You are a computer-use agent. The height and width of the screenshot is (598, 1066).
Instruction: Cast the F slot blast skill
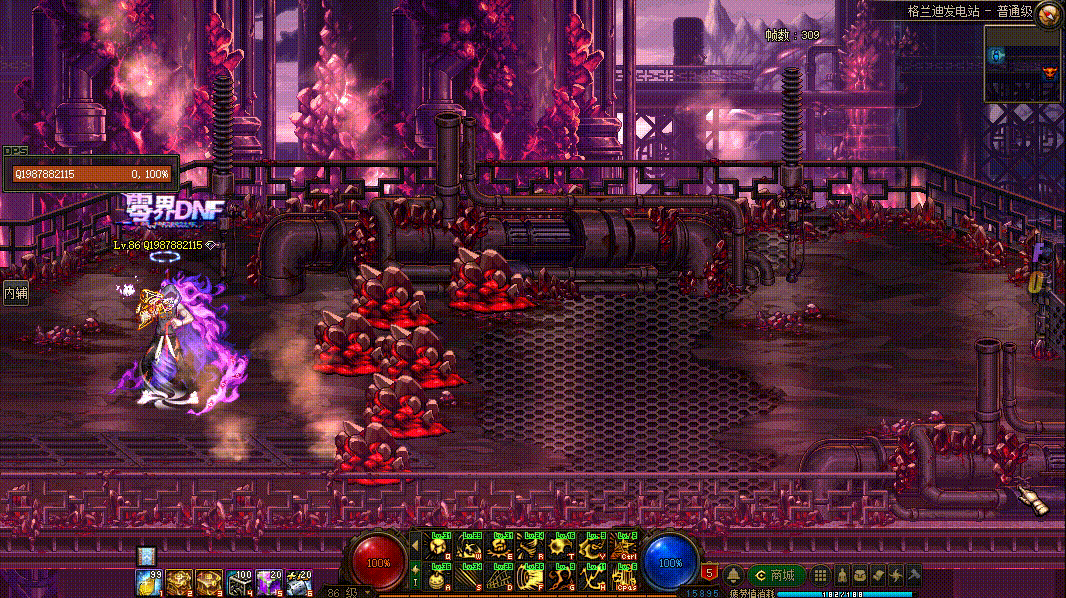coord(532,577)
